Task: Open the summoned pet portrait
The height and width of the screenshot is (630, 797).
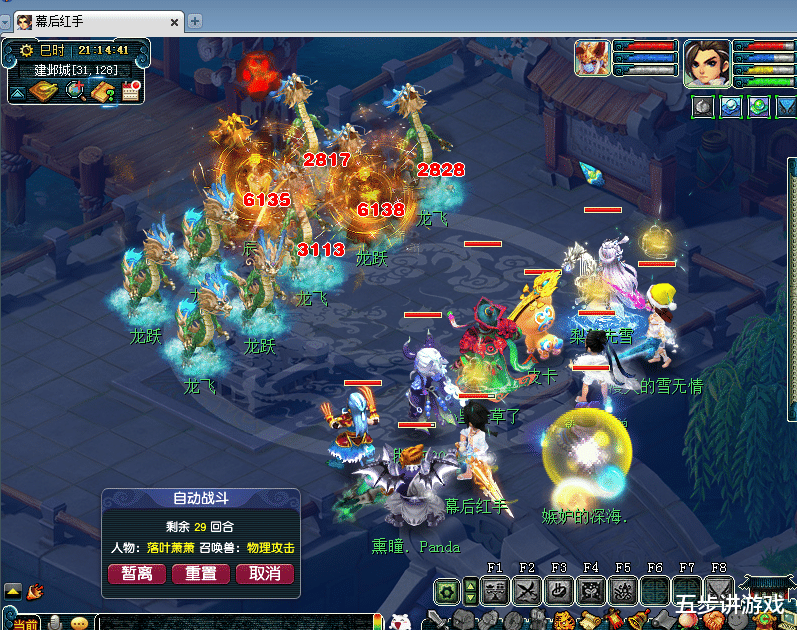Action: click(x=592, y=58)
